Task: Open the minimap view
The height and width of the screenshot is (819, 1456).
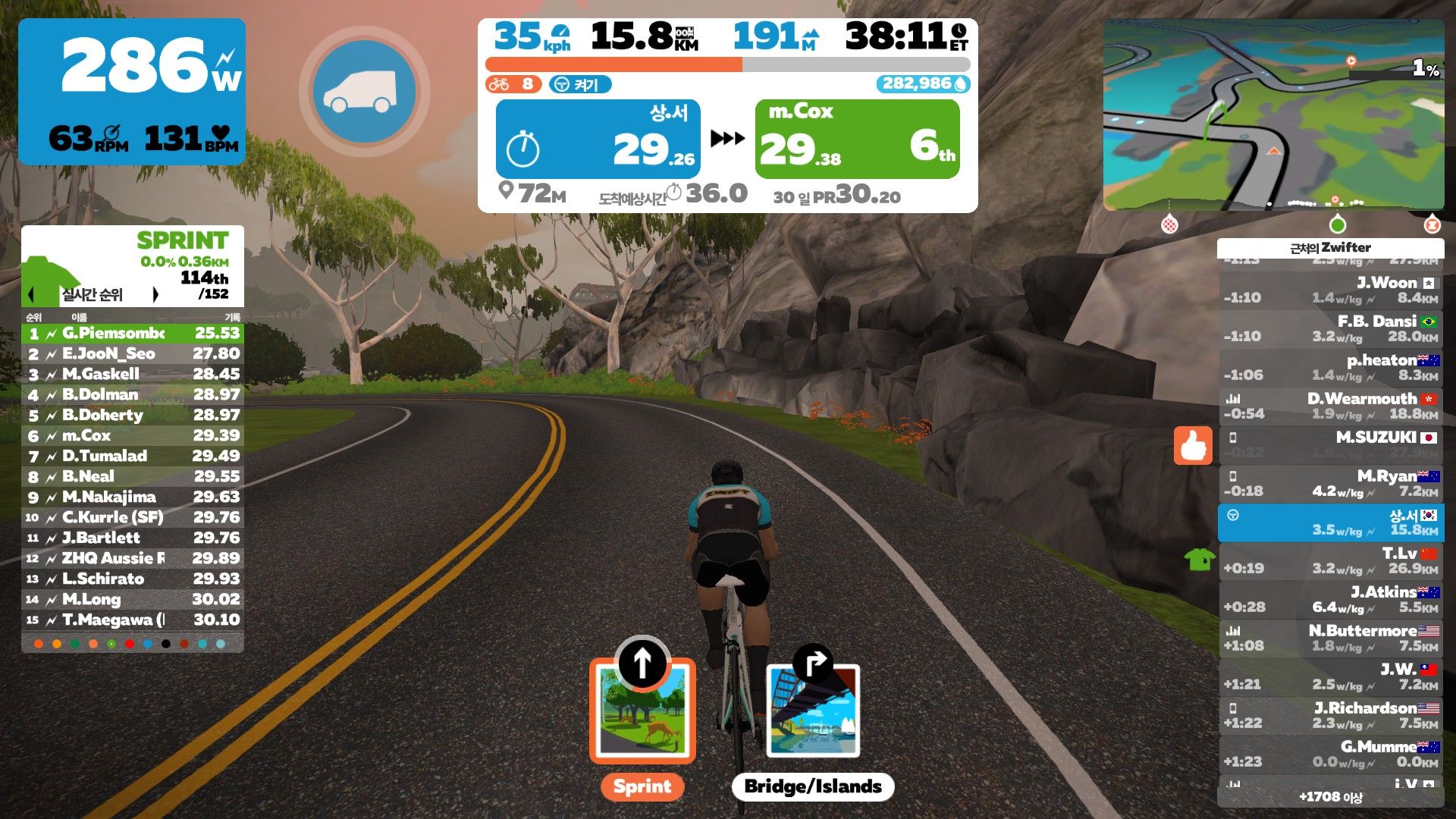Action: click(x=1273, y=115)
